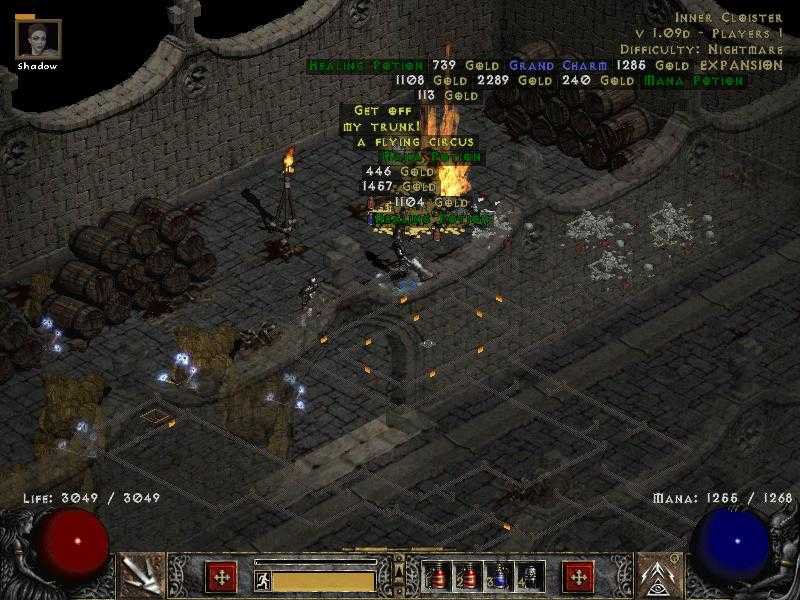The image size is (800, 600).
Task: Open the right-hand eye-and-triangle skill selector
Action: point(659,574)
